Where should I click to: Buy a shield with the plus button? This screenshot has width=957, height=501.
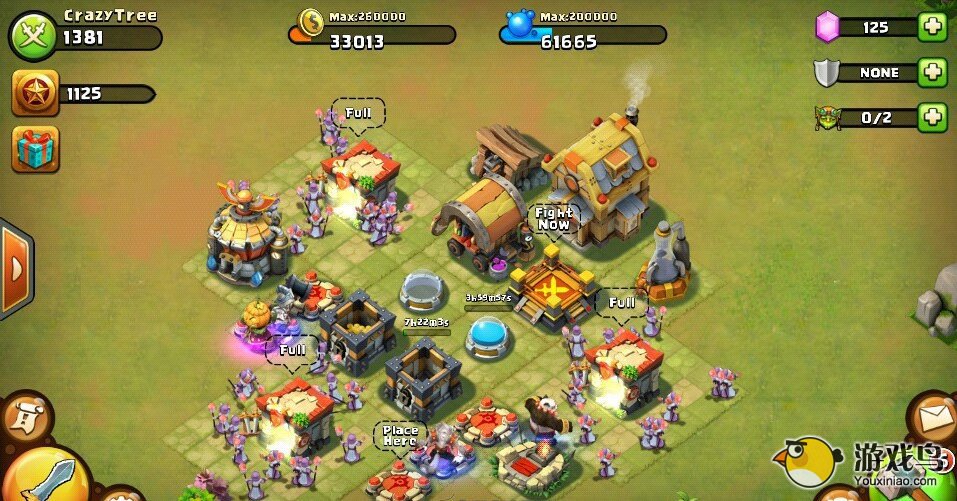[931, 72]
